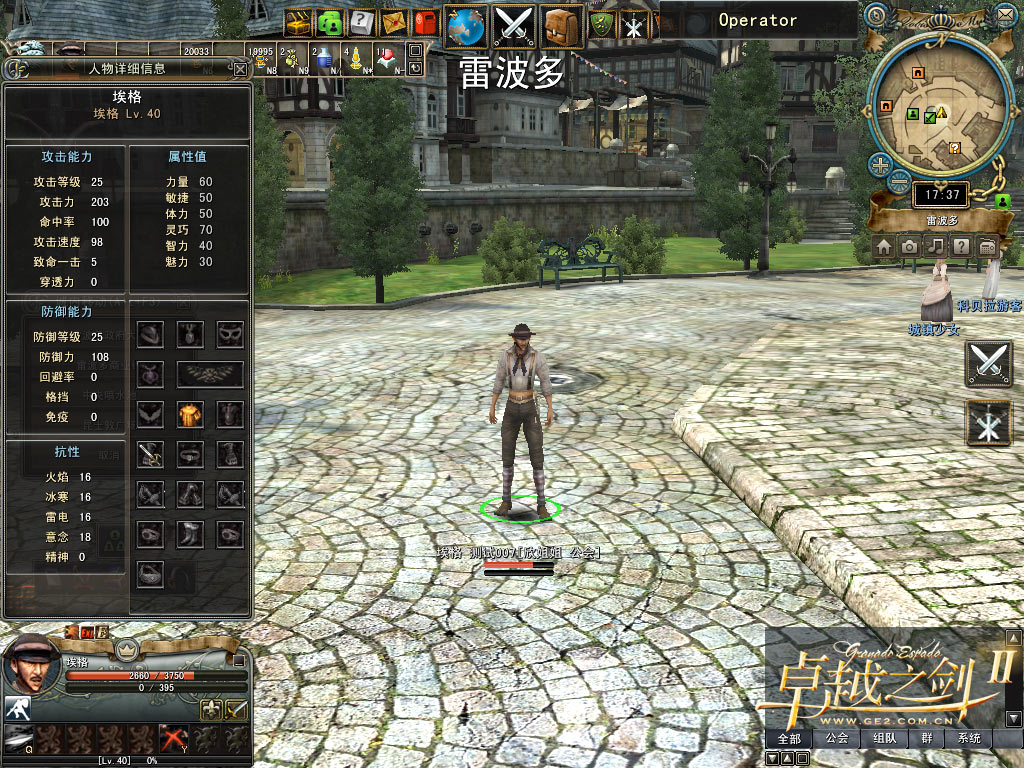Open the crossed swords menu in top bar
The height and width of the screenshot is (768, 1024).
(x=515, y=25)
